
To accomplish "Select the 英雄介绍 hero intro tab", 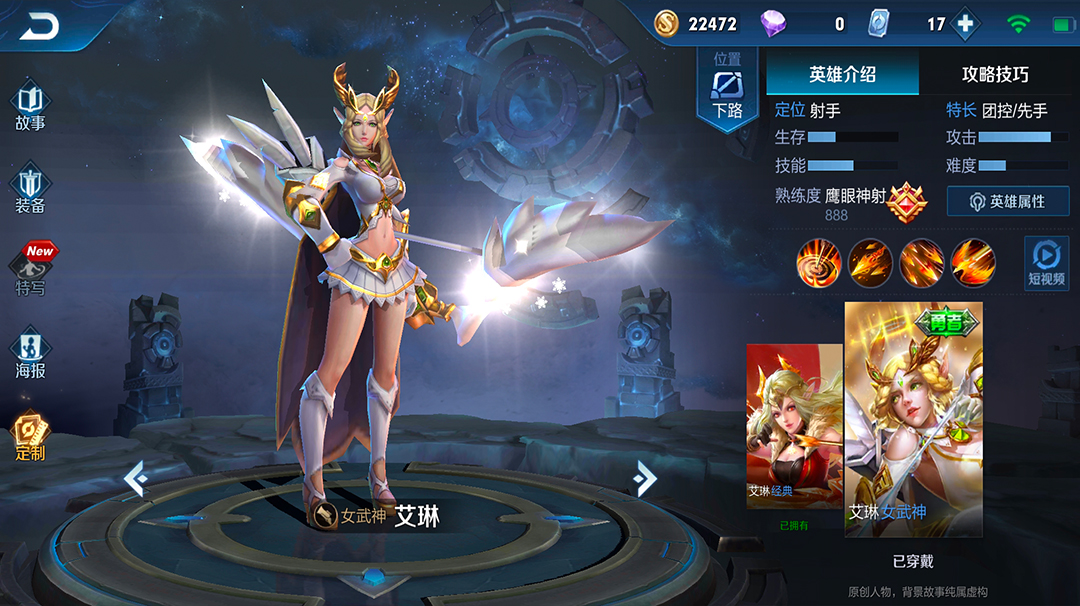I will pos(842,74).
